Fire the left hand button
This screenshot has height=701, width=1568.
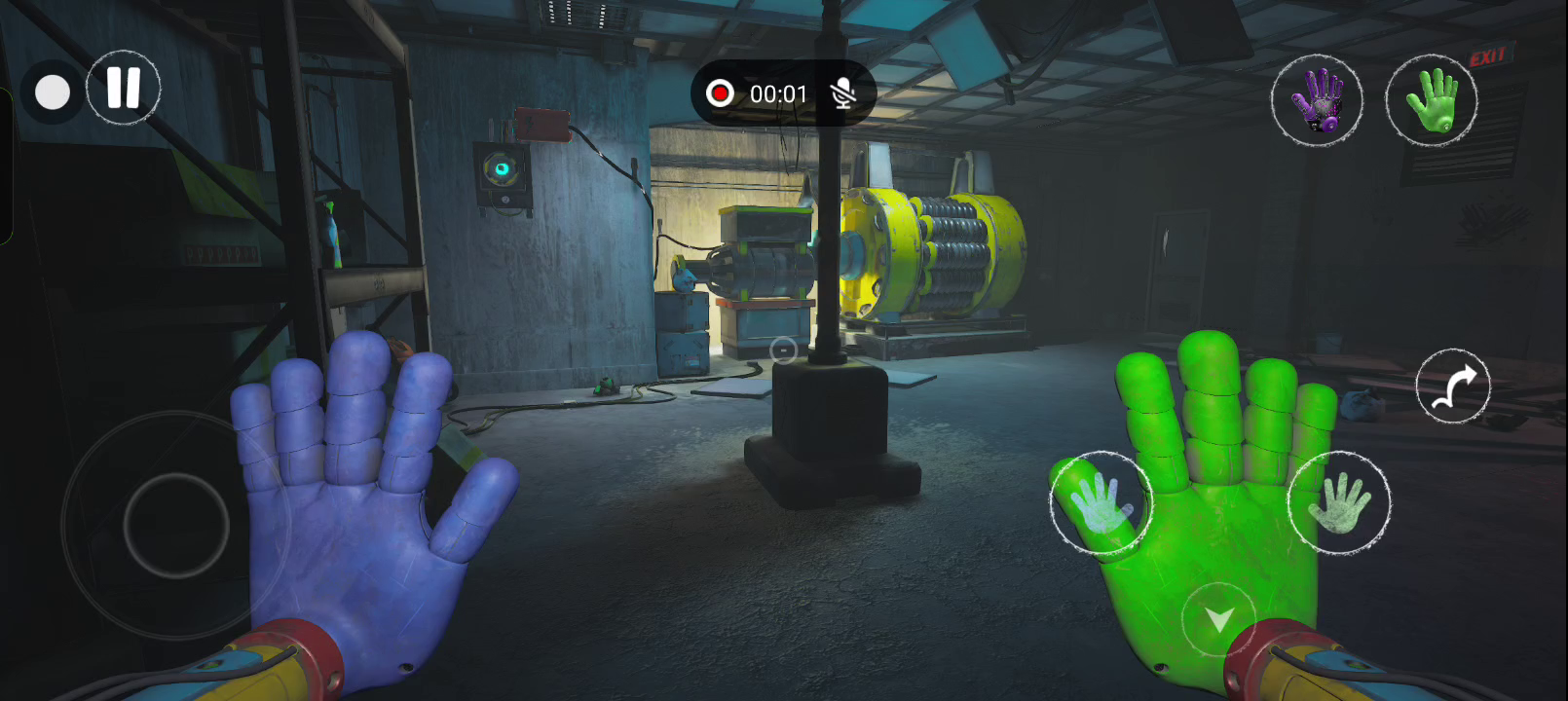click(1101, 503)
